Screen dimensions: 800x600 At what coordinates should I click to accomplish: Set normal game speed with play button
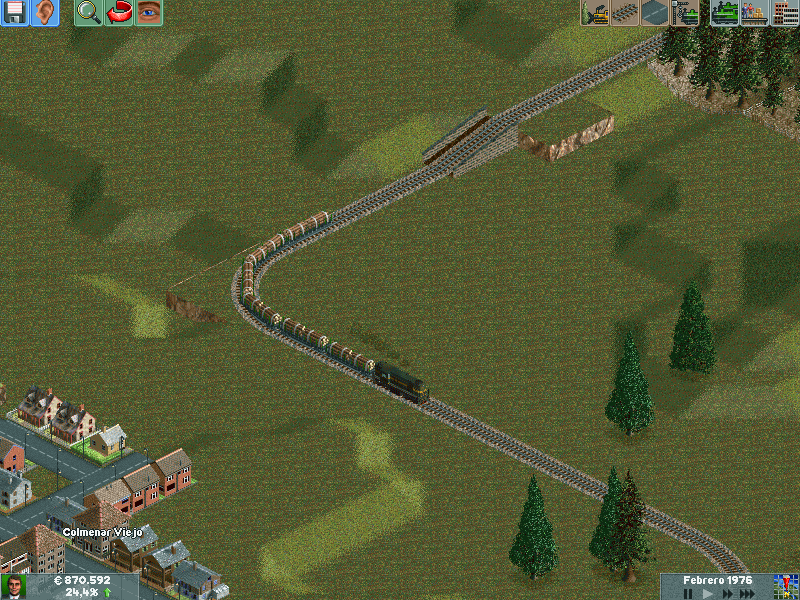706,593
